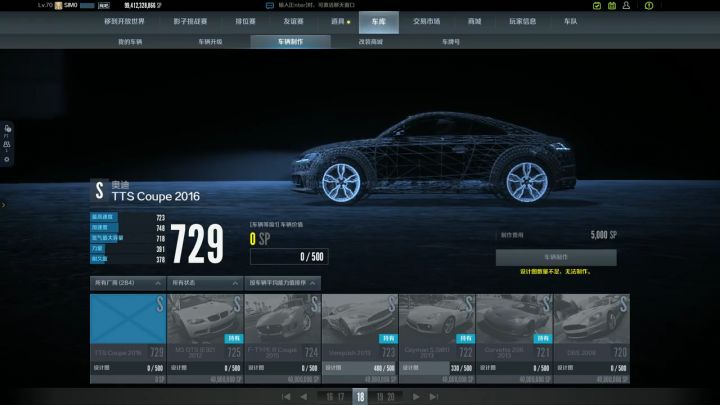
Task: Click the 车辆制作 craft vehicle button
Action: pos(556,257)
